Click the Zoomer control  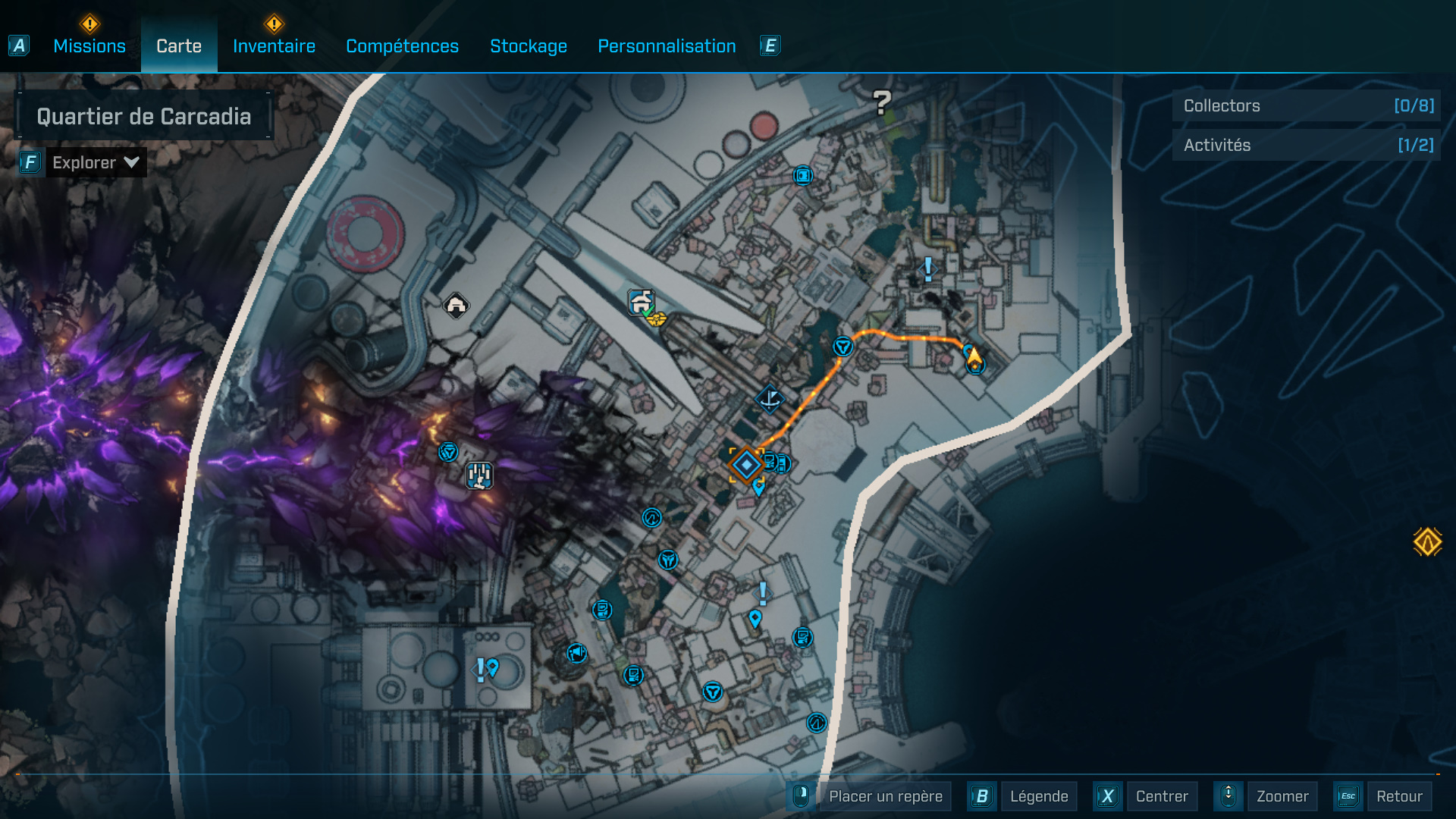point(1282,796)
